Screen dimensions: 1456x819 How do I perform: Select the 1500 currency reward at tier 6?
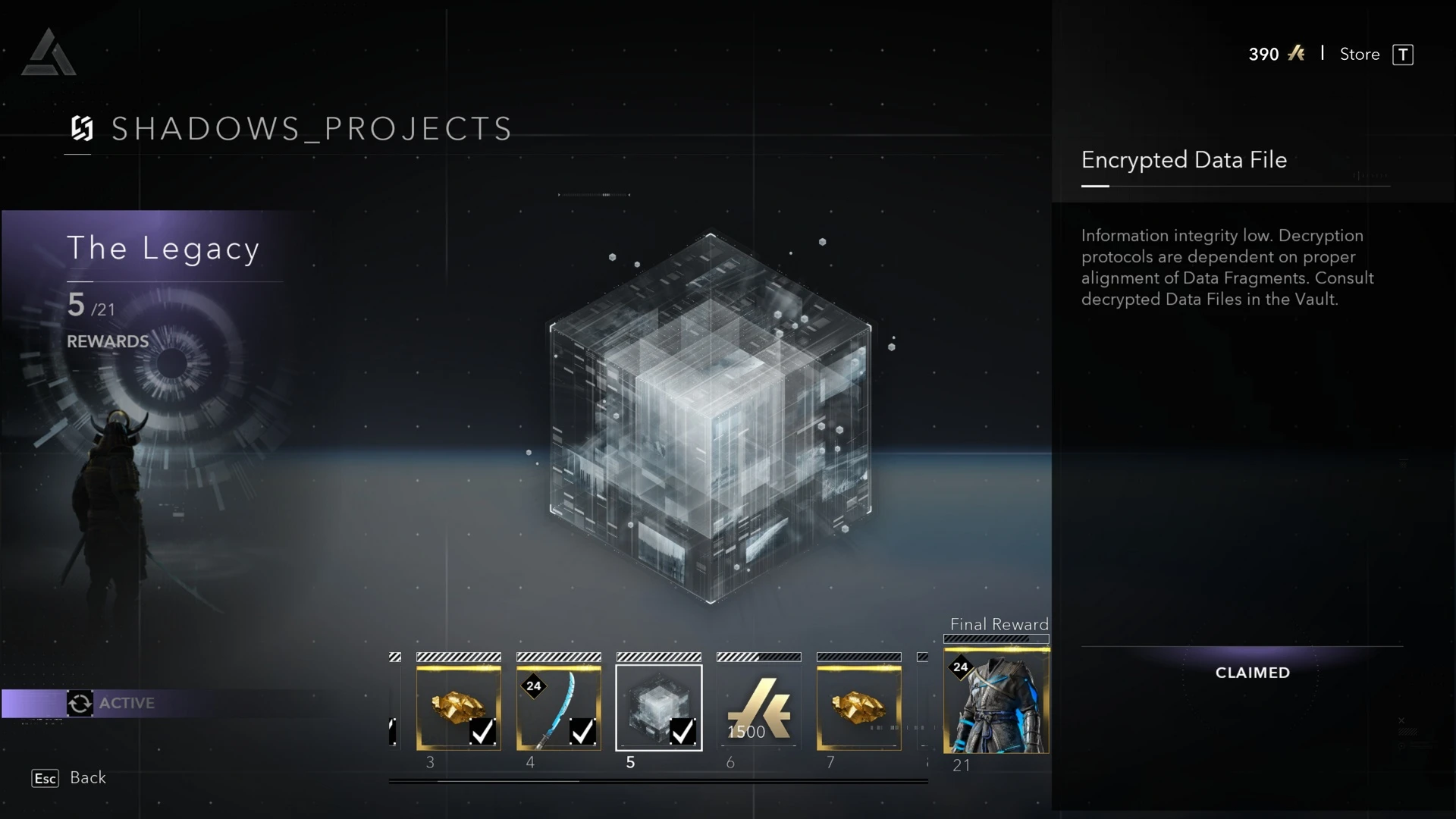(758, 708)
